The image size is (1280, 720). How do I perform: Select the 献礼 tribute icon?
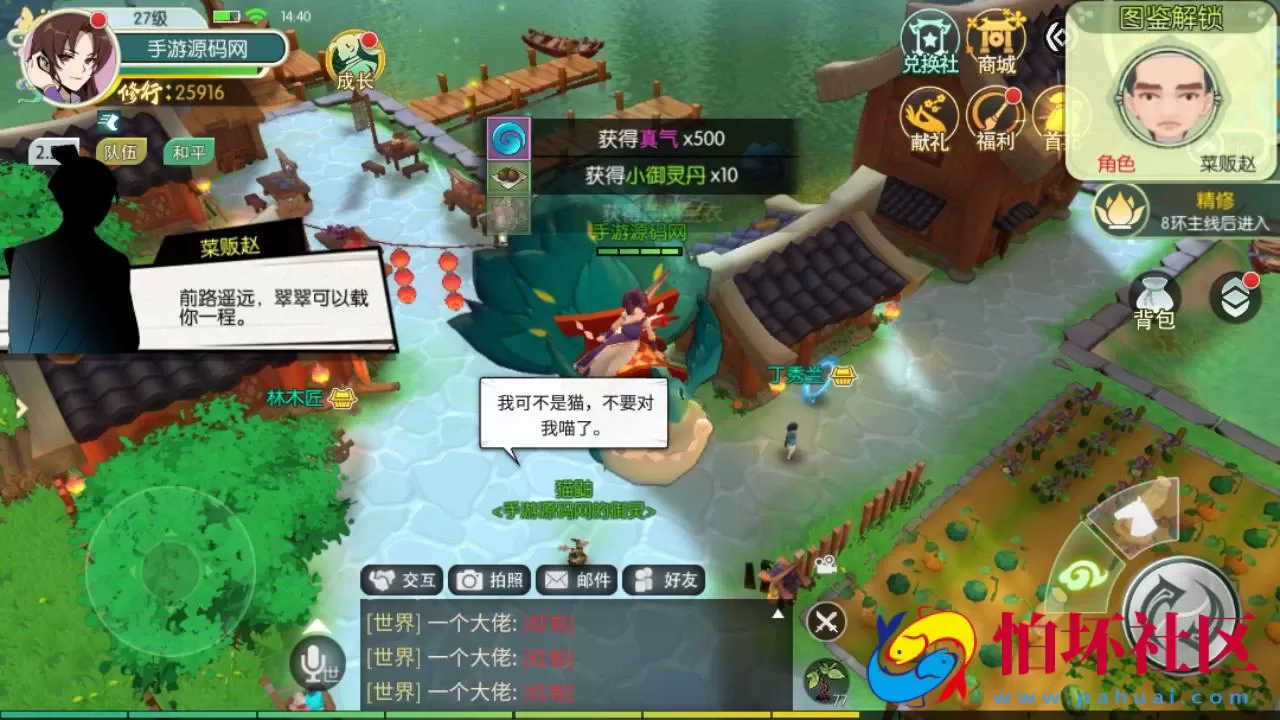tap(930, 115)
